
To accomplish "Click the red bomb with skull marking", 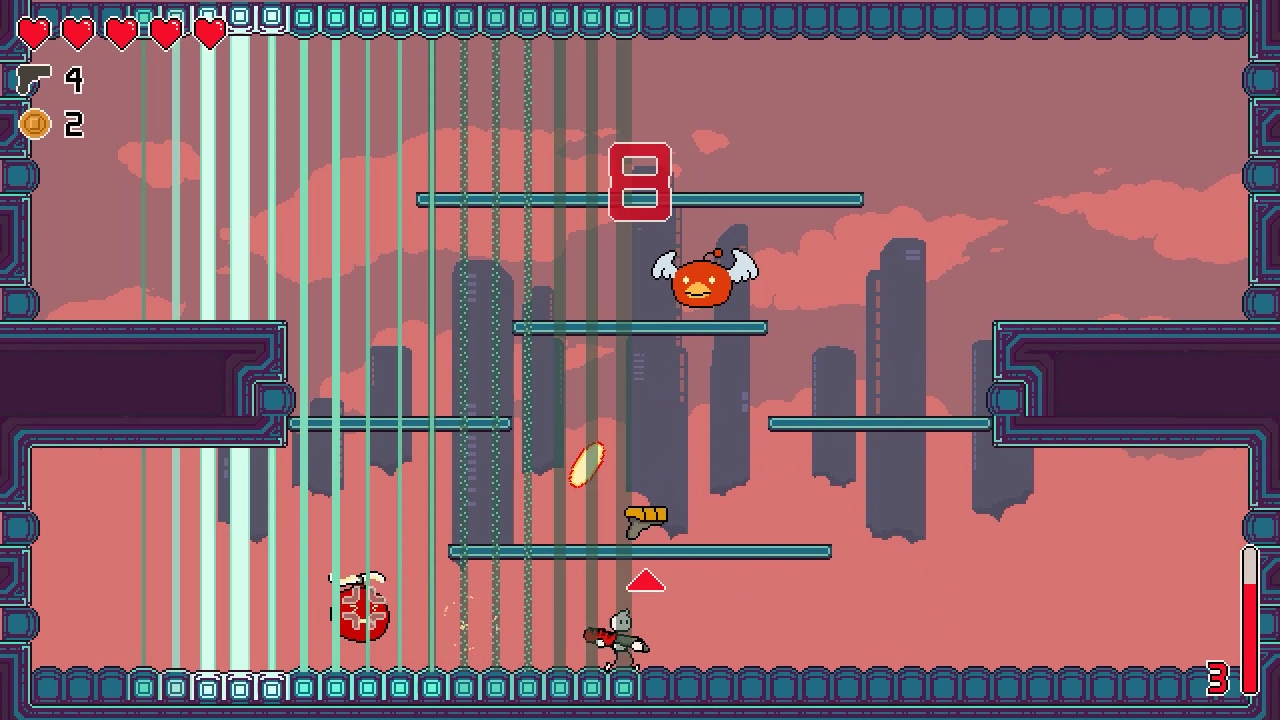I will (362, 611).
